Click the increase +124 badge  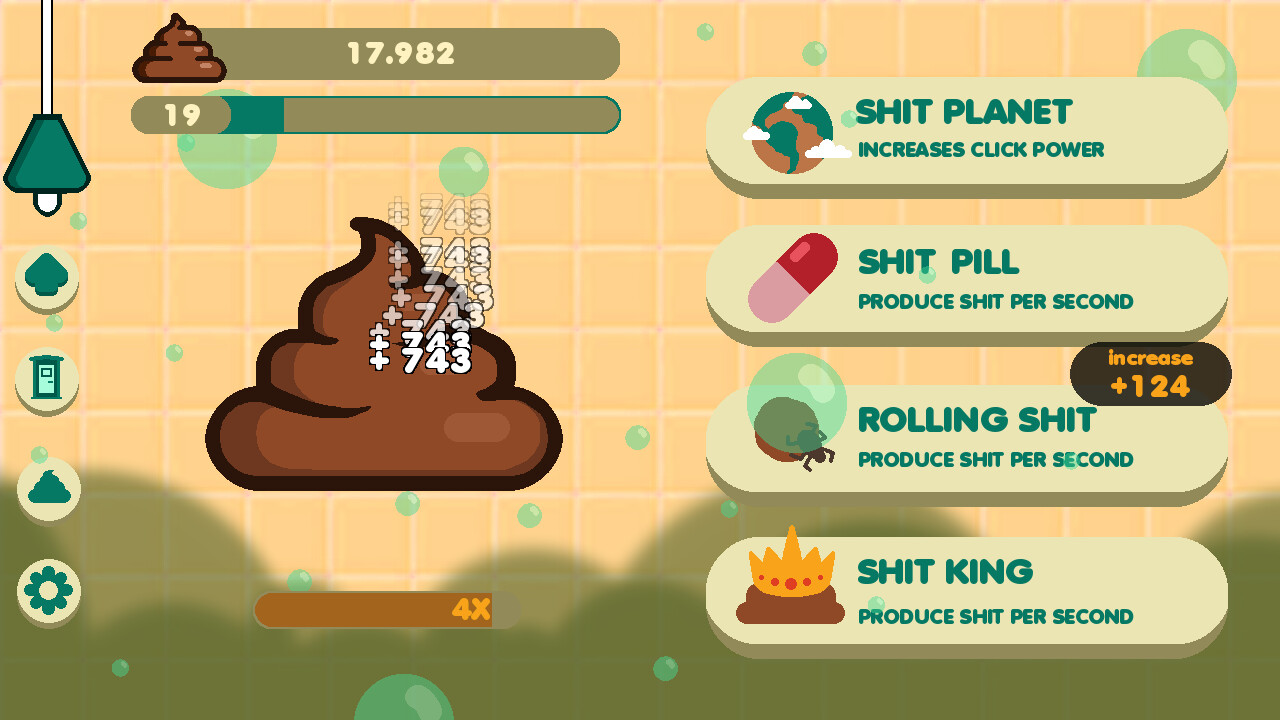coord(1150,373)
